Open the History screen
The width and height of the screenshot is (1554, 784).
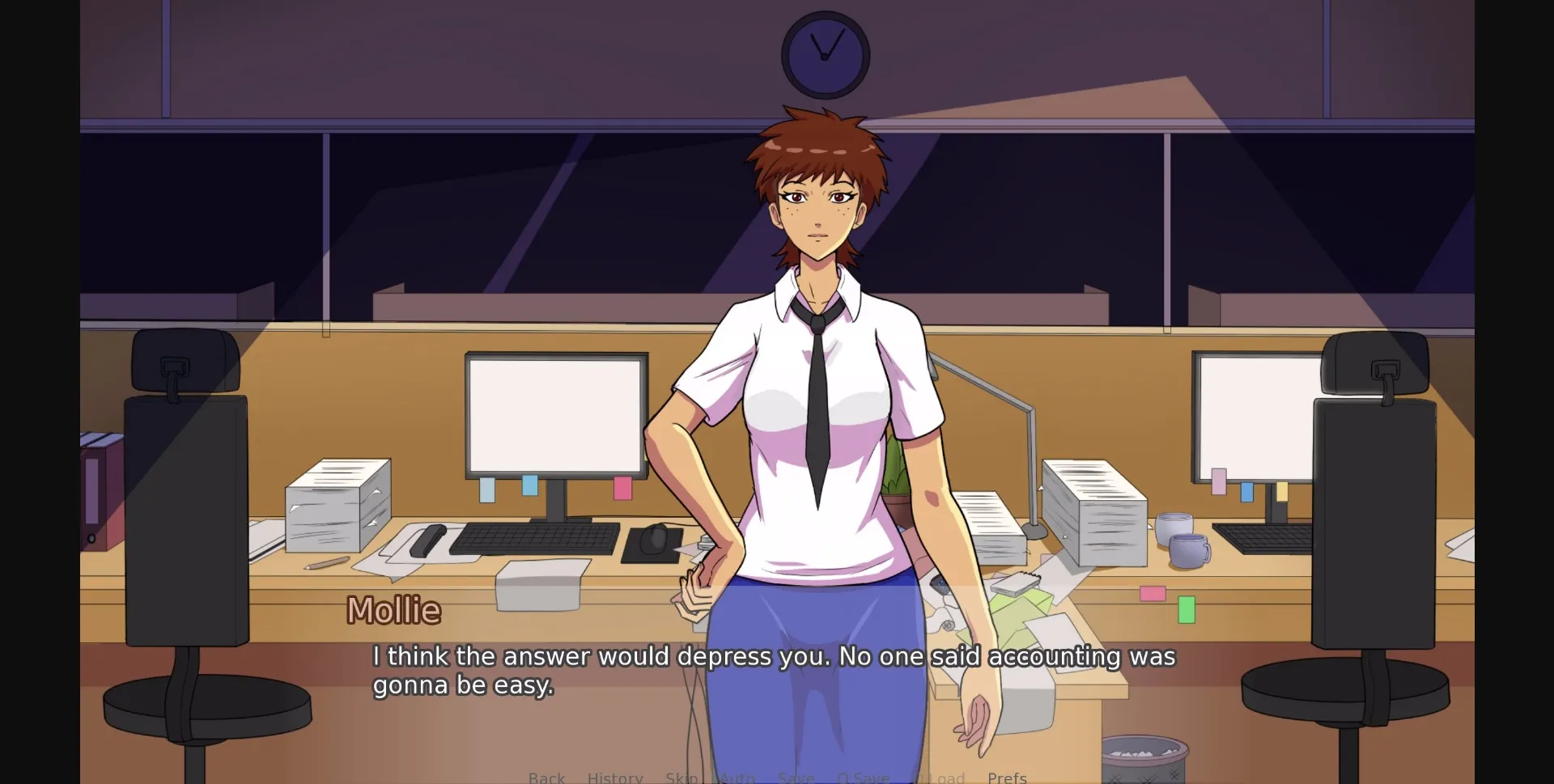pyautogui.click(x=615, y=777)
